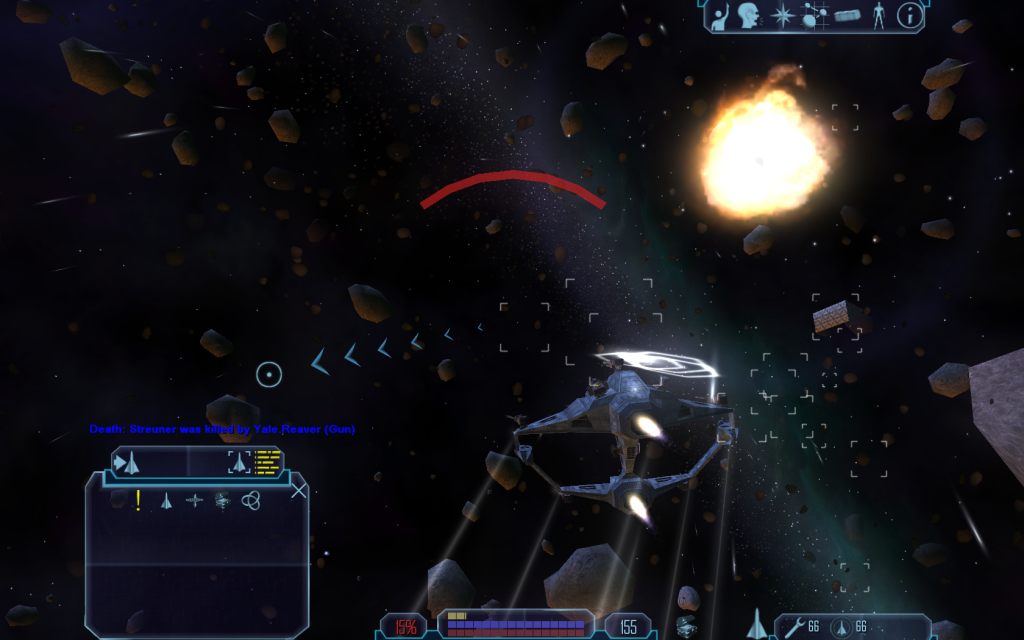Select the interlocking rings filter
1024x640 pixels.
(x=251, y=500)
